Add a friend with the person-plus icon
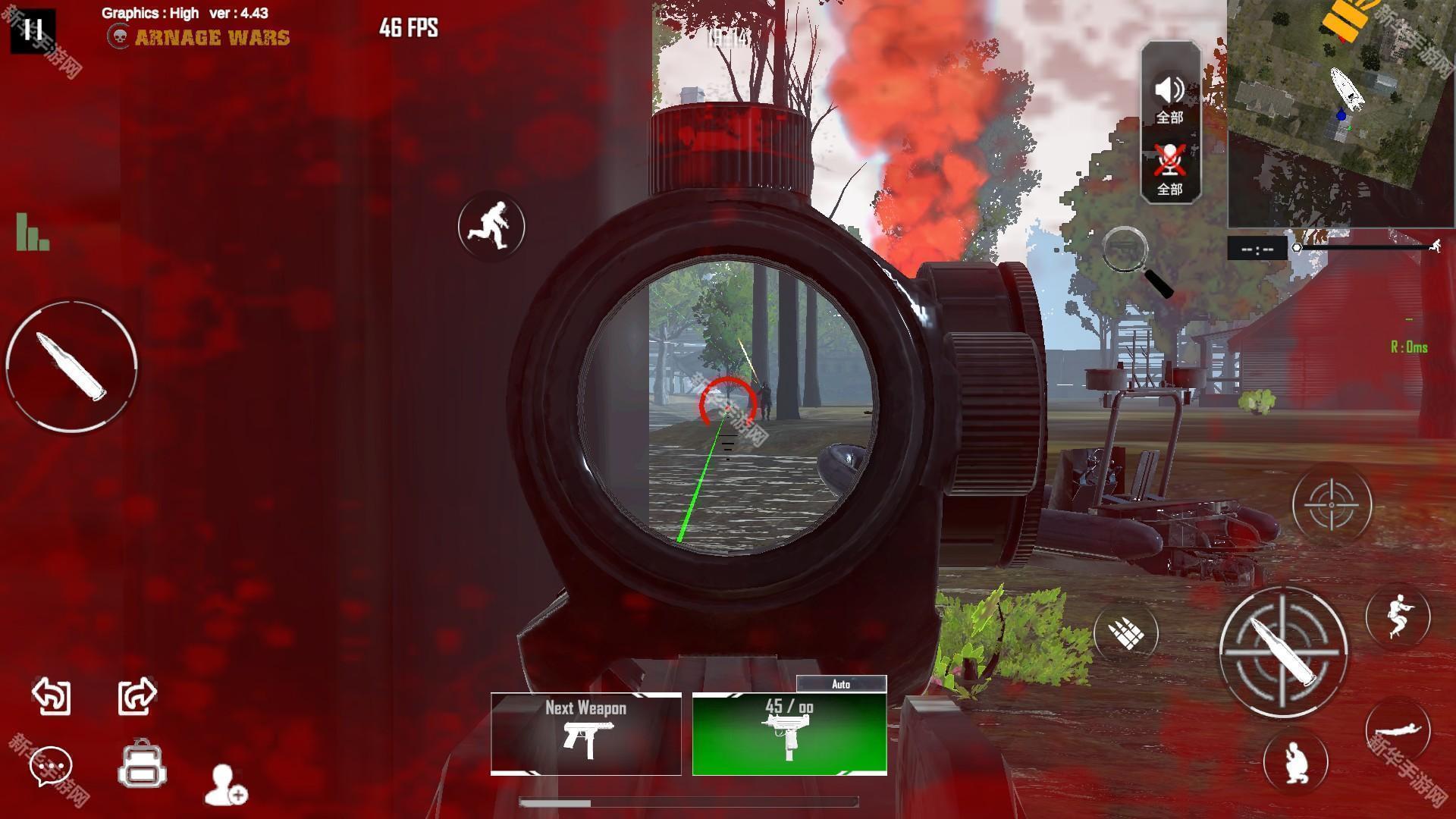1456x819 pixels. point(226,785)
